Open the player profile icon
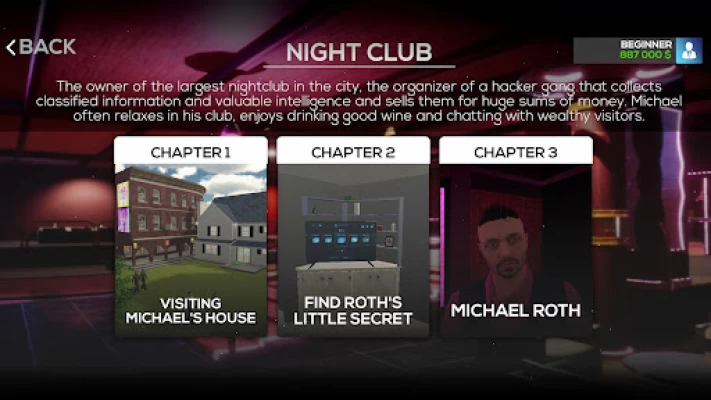Viewport: 711px width, 400px height. click(x=689, y=51)
